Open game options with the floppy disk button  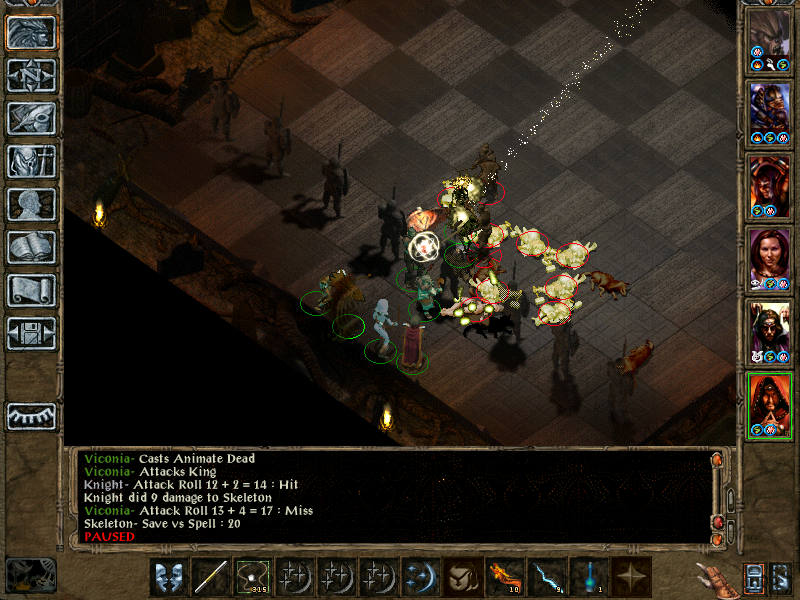click(31, 333)
